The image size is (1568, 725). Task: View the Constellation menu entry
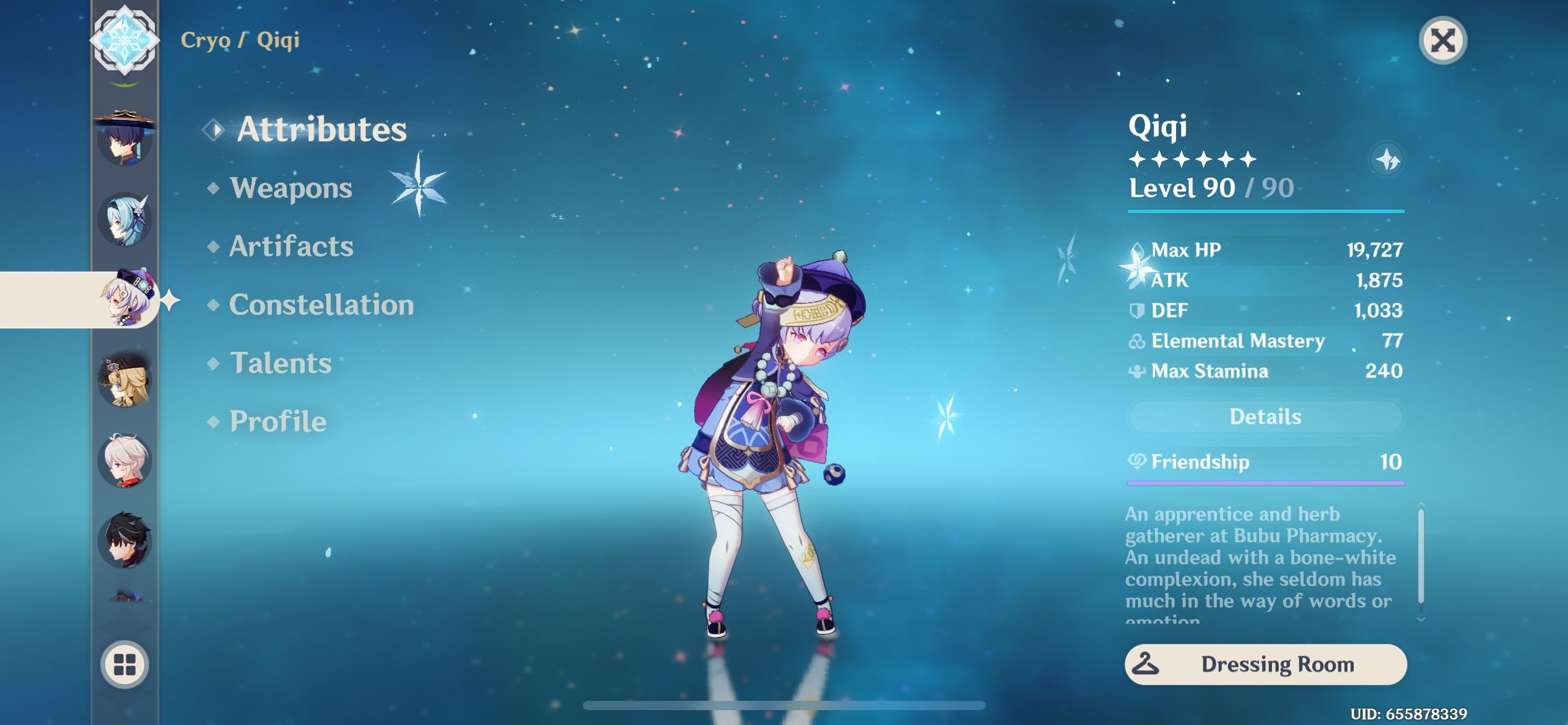click(x=320, y=304)
